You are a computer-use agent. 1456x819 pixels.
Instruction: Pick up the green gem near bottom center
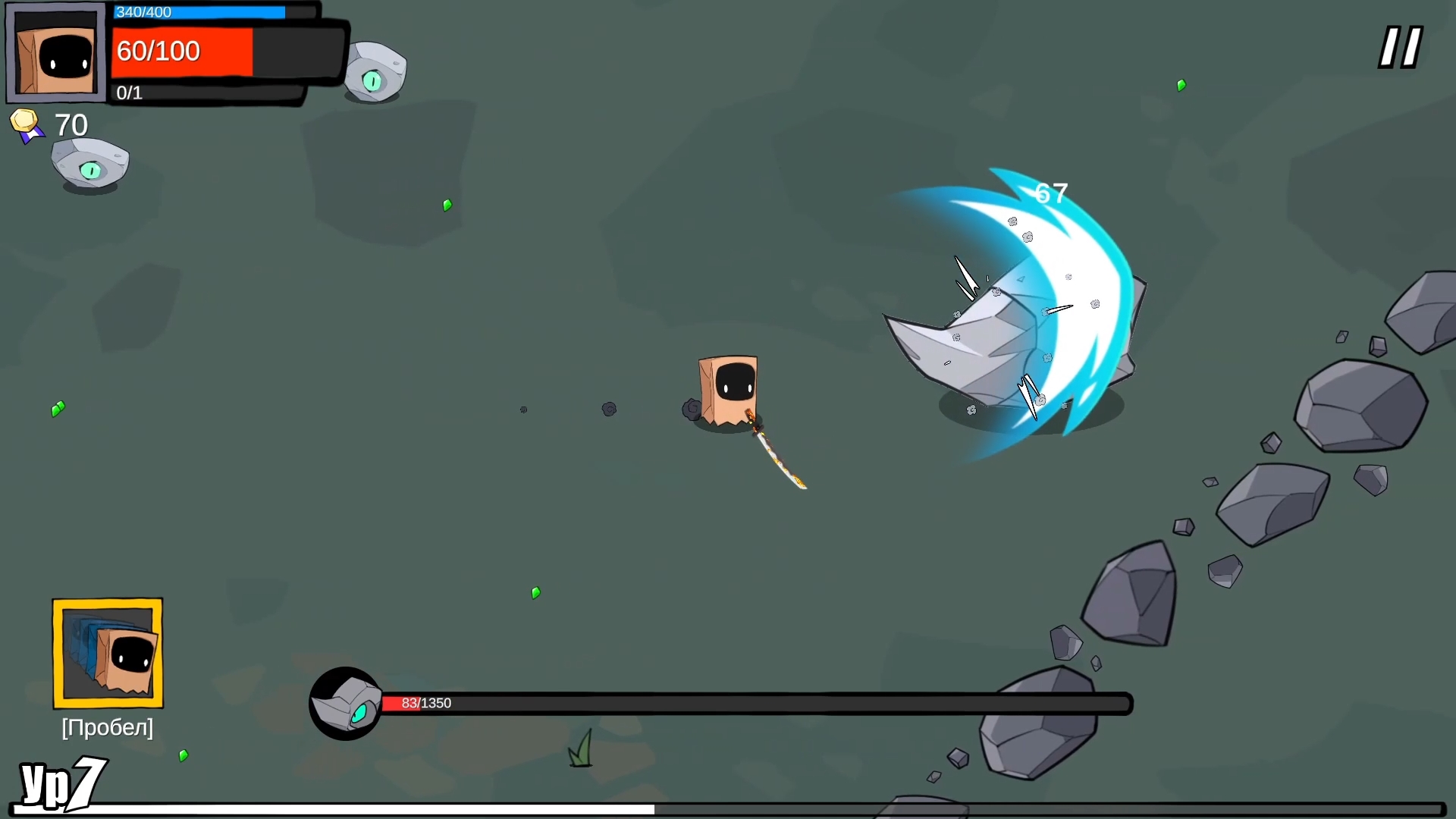[x=535, y=592]
